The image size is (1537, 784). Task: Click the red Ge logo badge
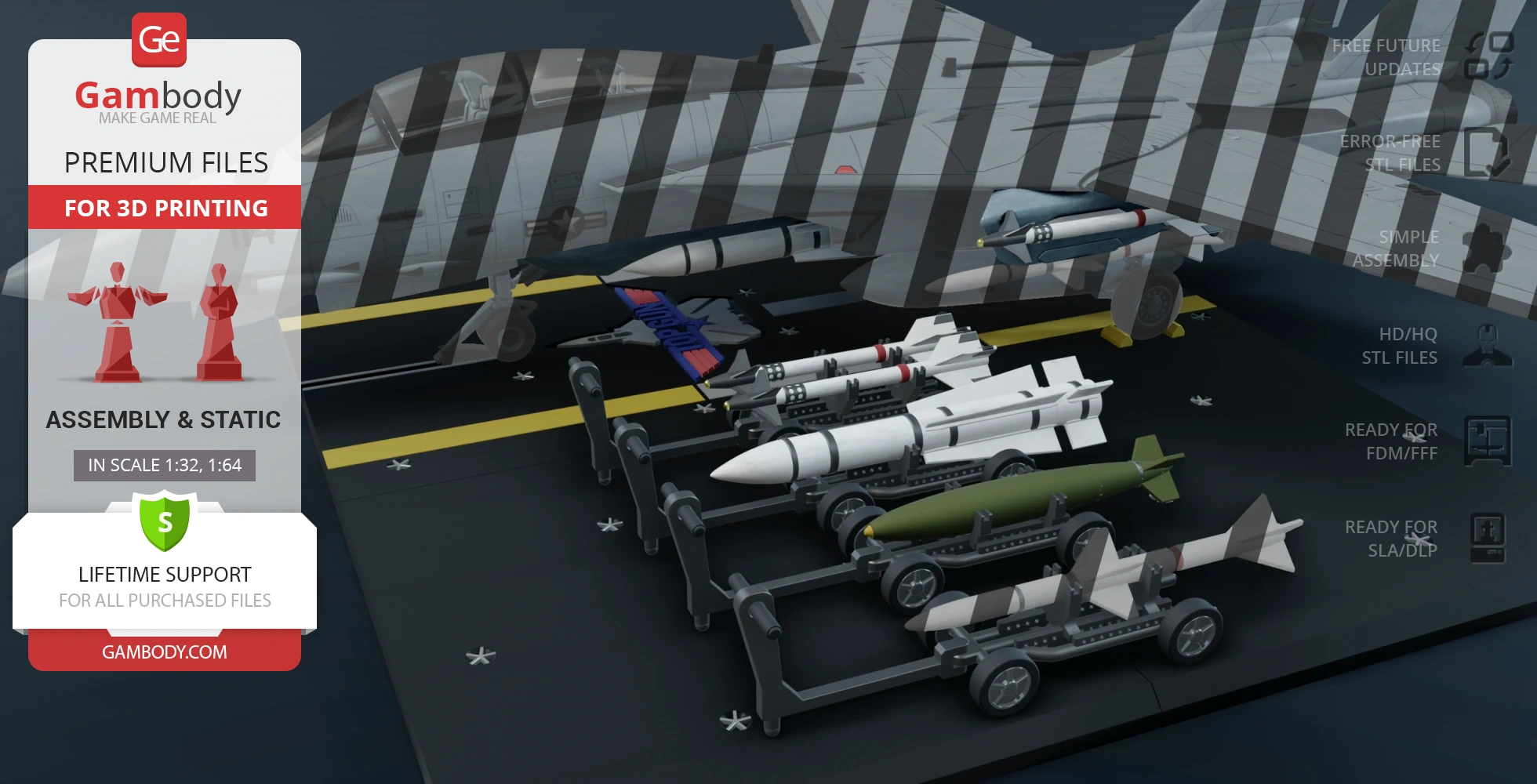pyautogui.click(x=159, y=39)
